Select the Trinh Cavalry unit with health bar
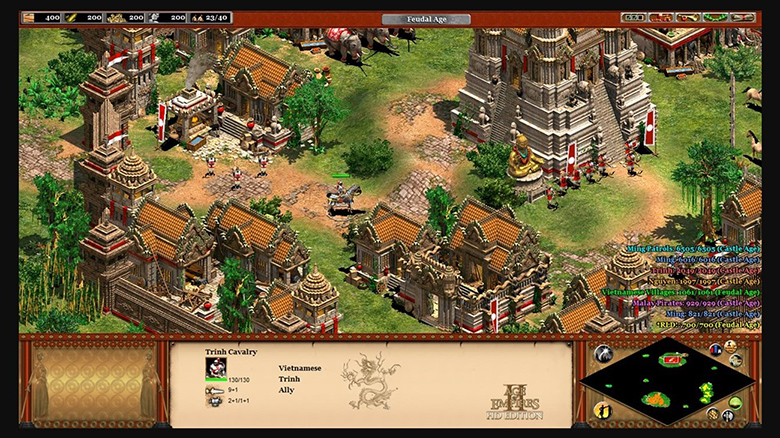This screenshot has height=438, width=780. 340,196
